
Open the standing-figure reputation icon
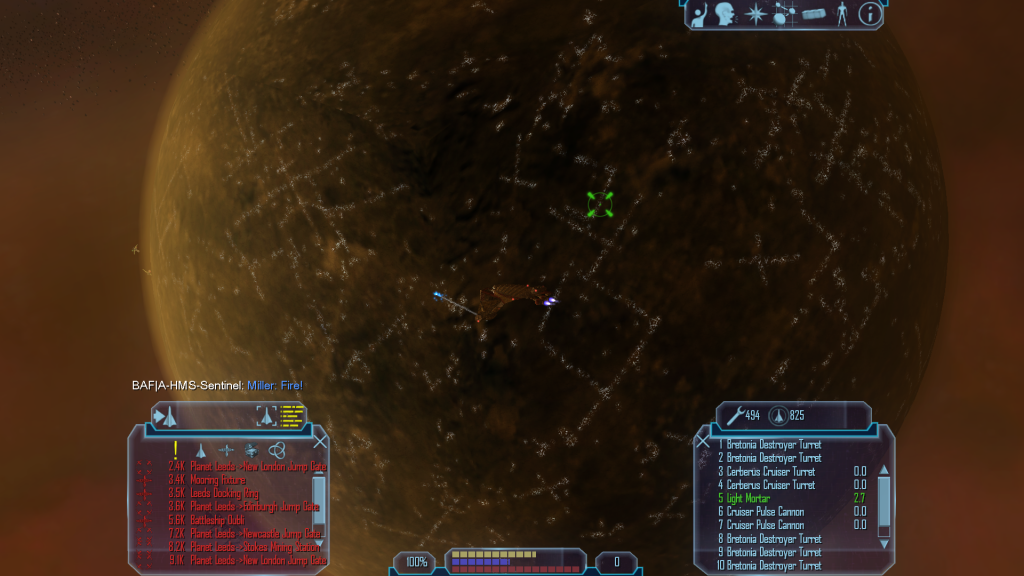point(841,14)
